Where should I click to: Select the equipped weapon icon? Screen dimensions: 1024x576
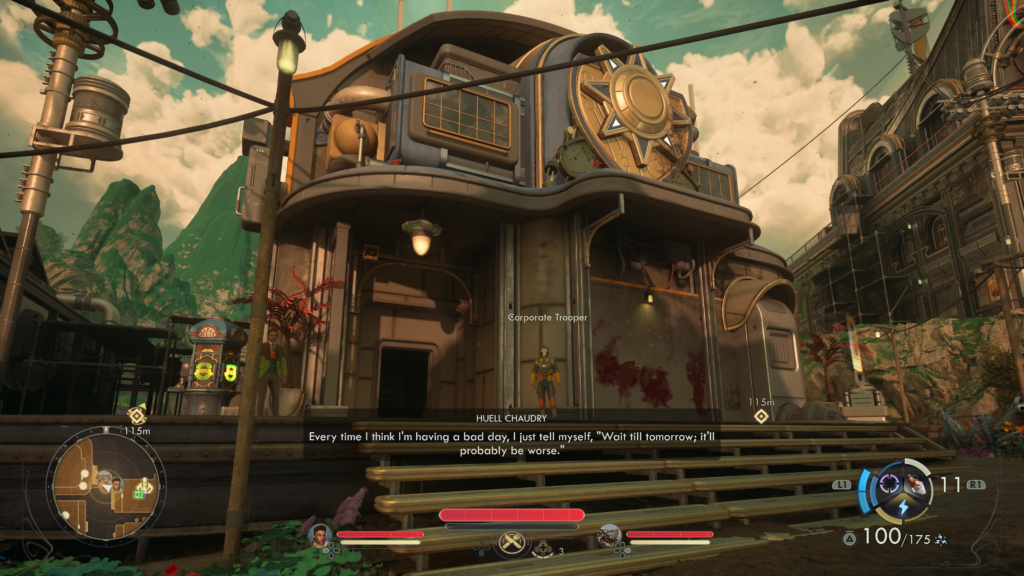916,483
